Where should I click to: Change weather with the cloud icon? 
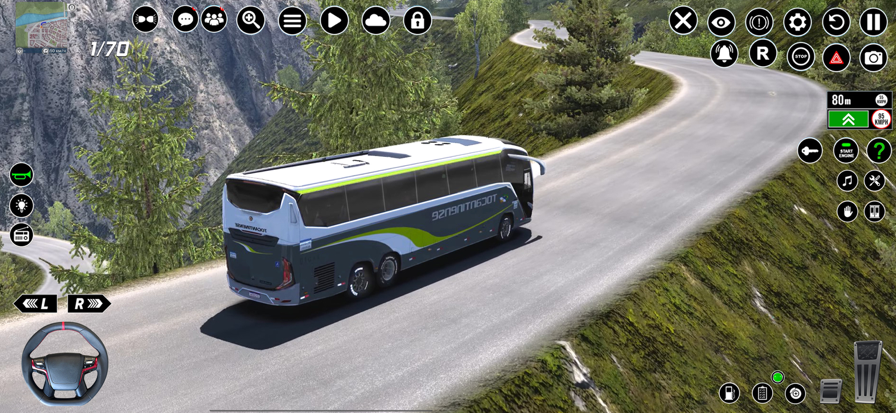(376, 20)
